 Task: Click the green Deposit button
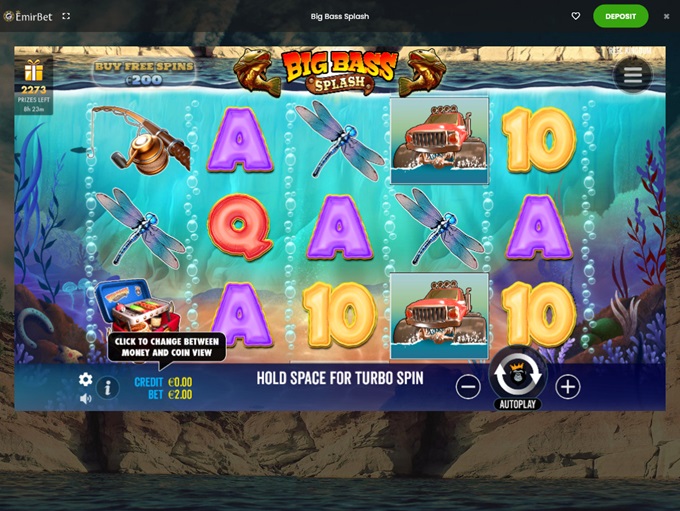[620, 16]
